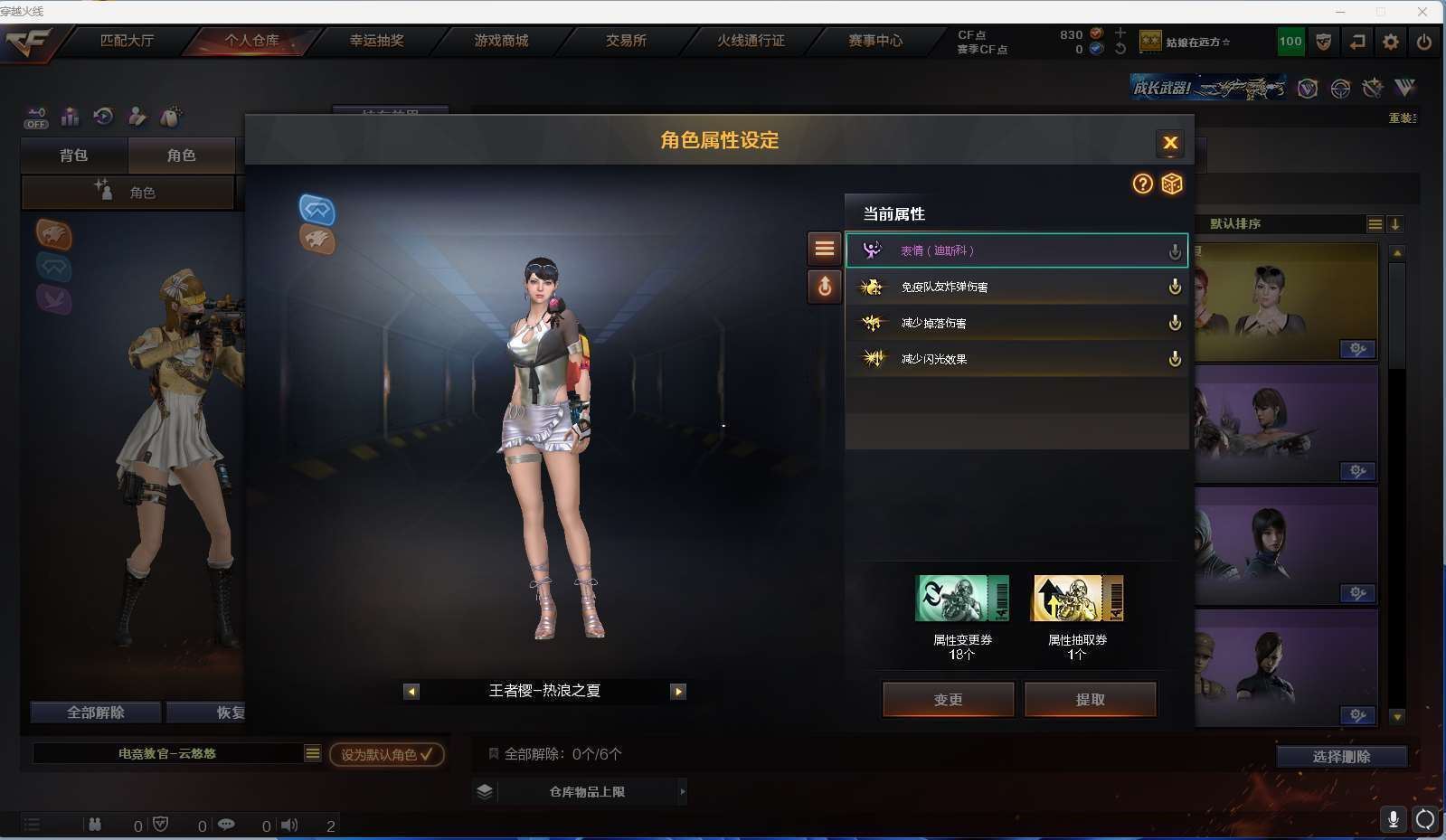Click the 选择删除 button
1446x840 pixels.
click(1341, 757)
